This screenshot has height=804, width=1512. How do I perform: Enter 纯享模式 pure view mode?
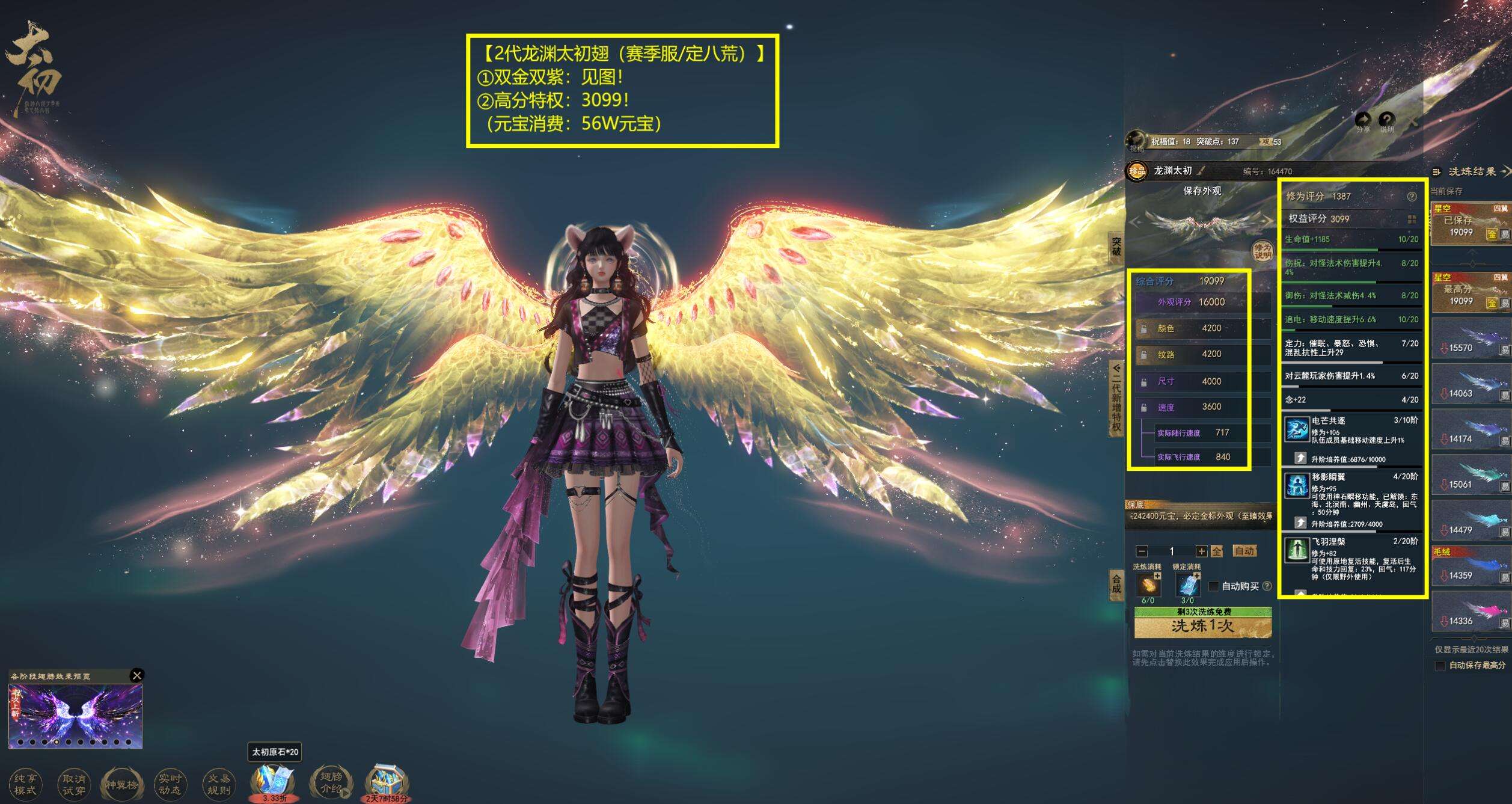click(x=25, y=784)
